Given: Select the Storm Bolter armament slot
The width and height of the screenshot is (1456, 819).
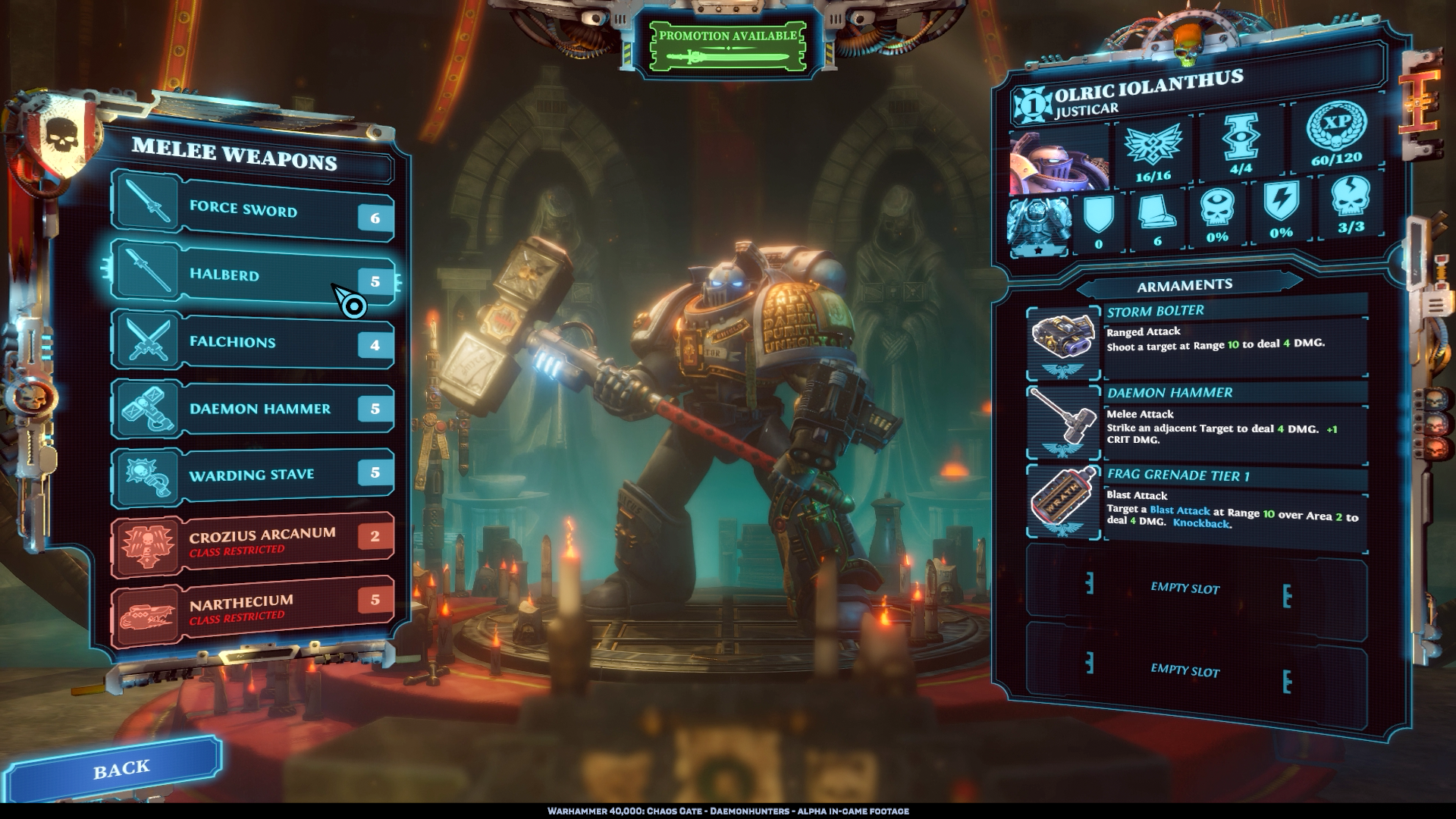Looking at the screenshot, I should tap(1197, 340).
